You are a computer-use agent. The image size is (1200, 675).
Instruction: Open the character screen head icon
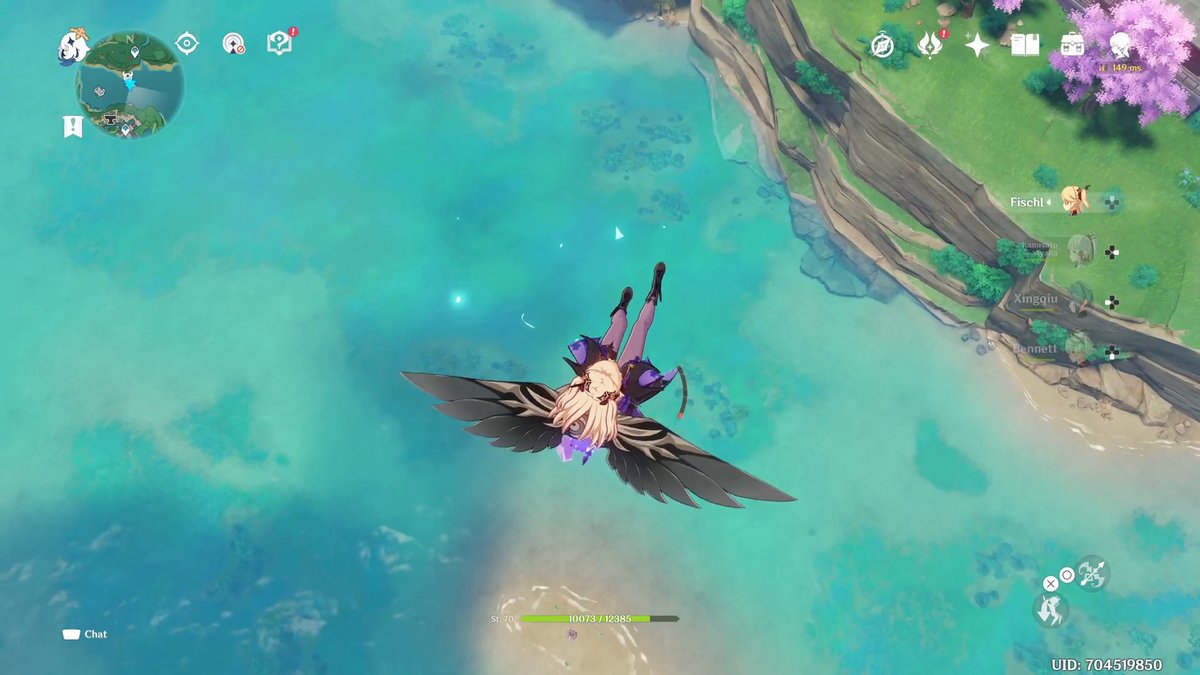pos(1120,45)
